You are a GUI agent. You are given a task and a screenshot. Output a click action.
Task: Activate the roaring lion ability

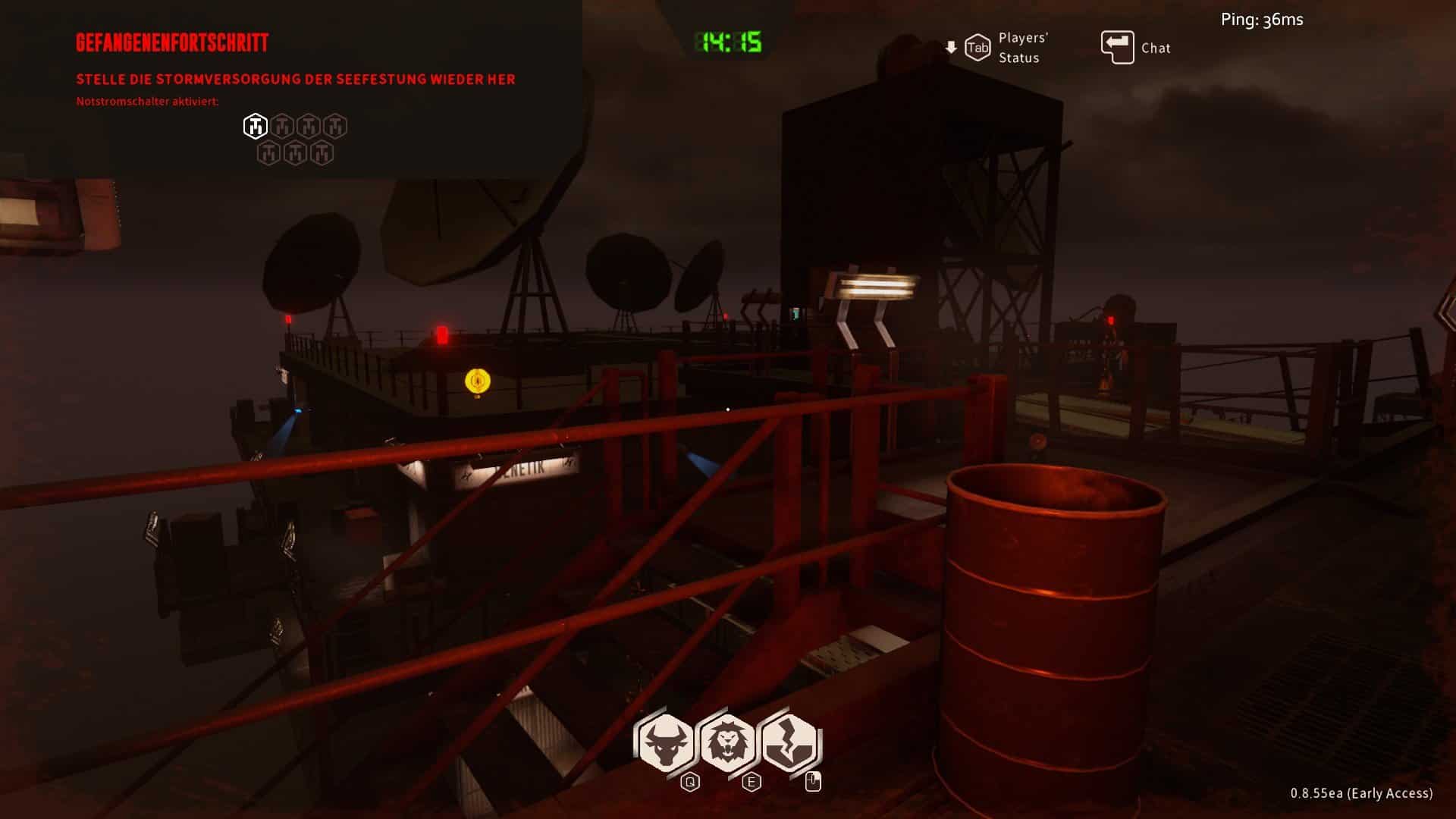pos(728,743)
